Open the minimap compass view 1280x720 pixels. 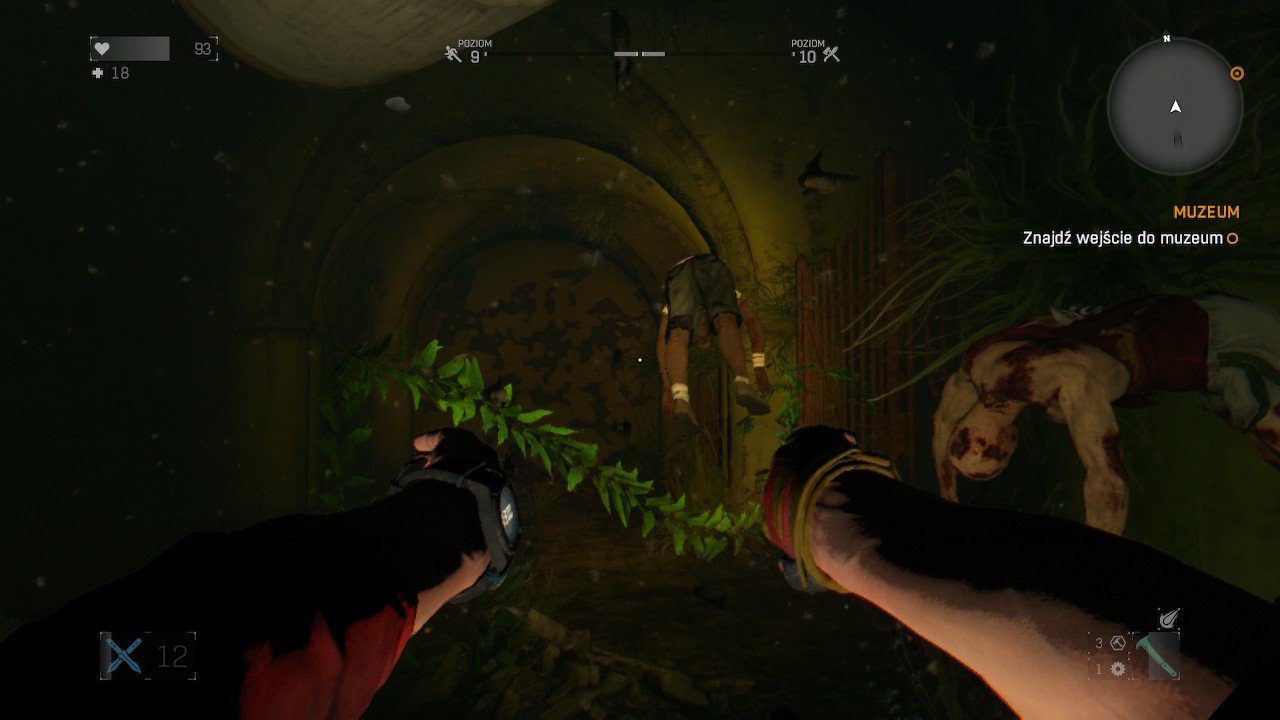[1173, 110]
